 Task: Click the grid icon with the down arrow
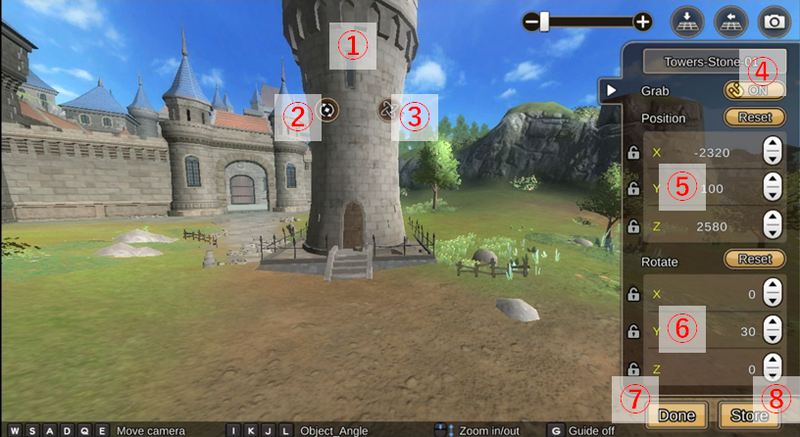click(x=687, y=21)
